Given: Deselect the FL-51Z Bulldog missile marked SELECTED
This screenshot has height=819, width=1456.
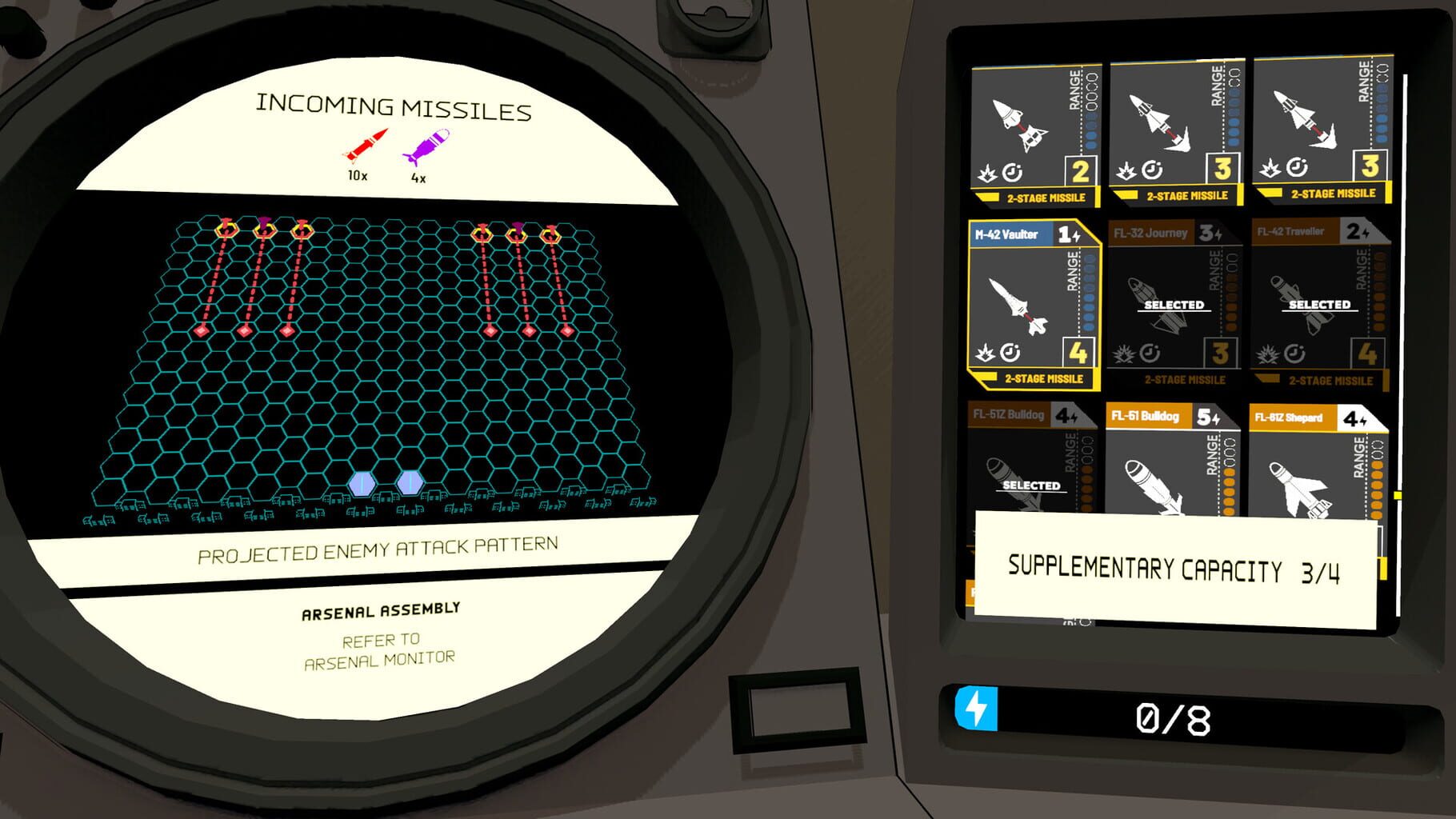Looking at the screenshot, I should pos(1031,485).
